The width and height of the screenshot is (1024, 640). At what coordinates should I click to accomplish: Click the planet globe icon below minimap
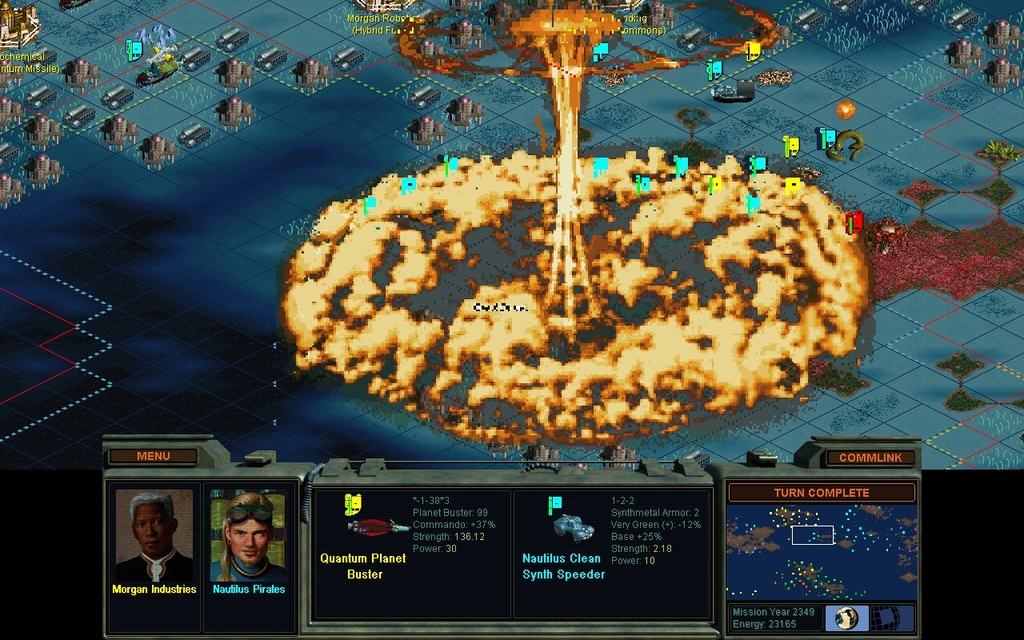point(846,617)
